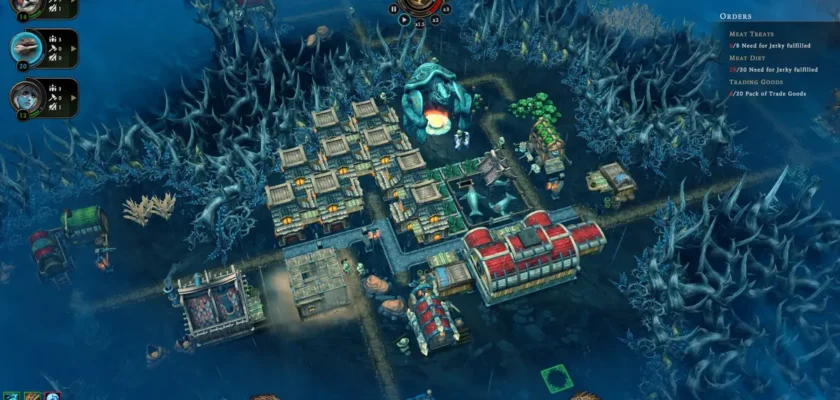Set game speed to x2
The image size is (840, 400).
435,19
